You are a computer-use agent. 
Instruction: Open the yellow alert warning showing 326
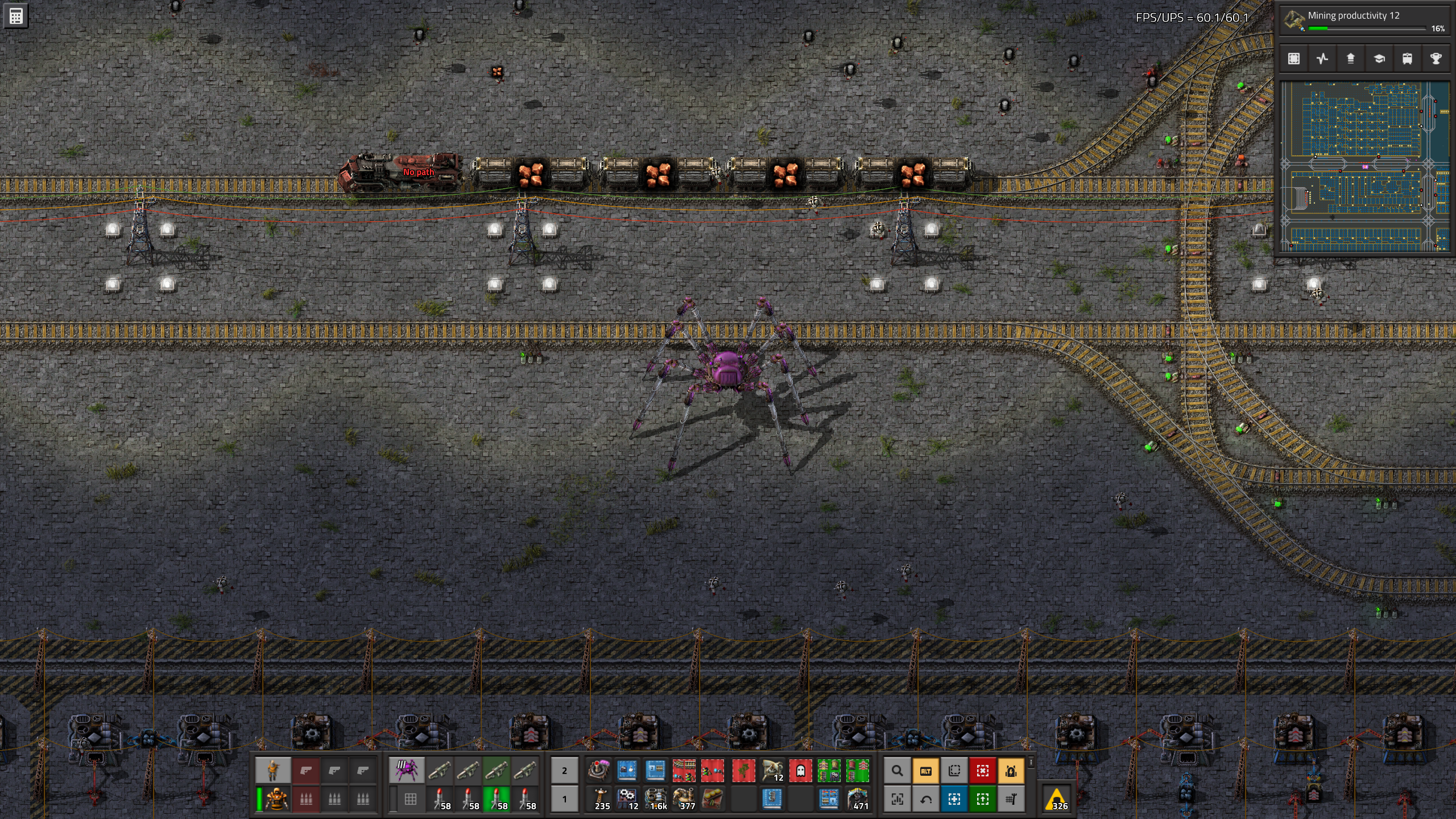tap(1057, 799)
